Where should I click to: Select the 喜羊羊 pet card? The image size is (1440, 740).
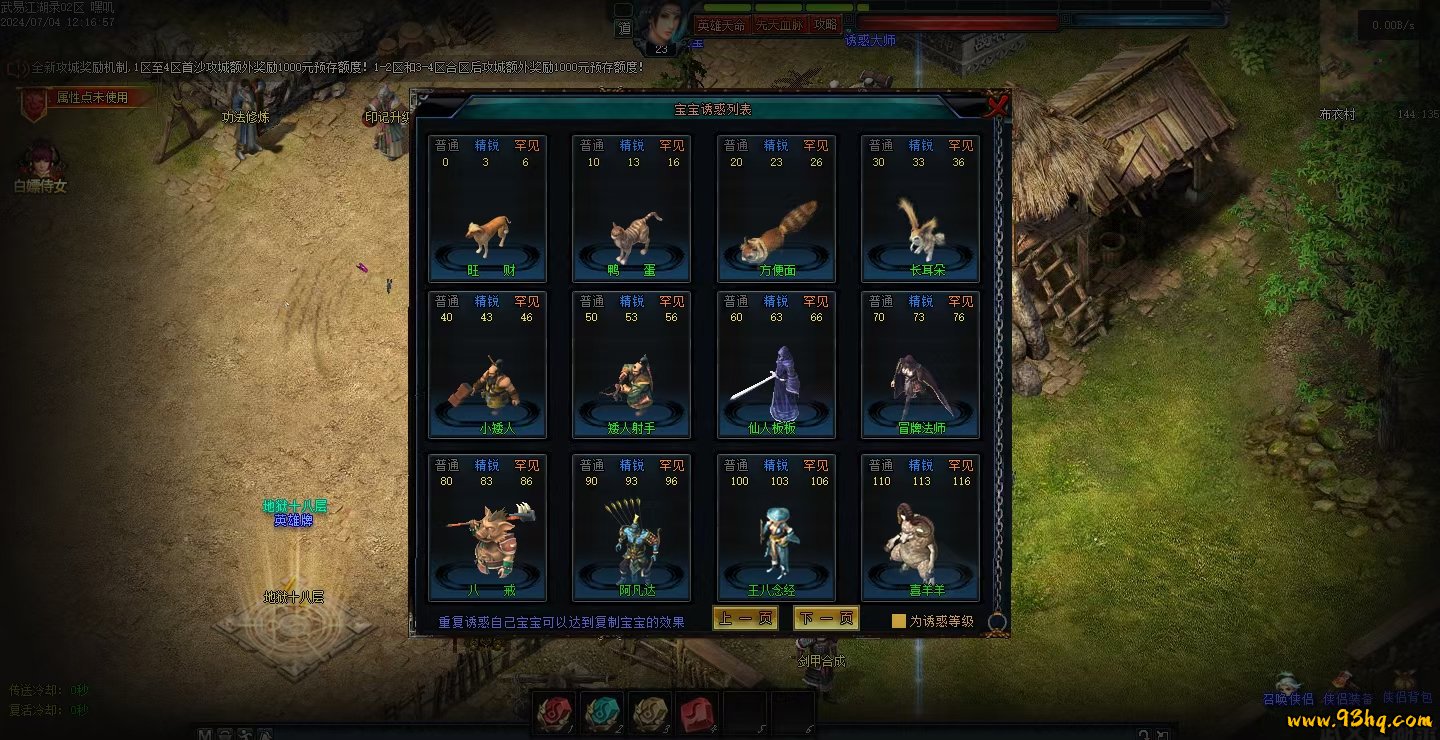(920, 528)
